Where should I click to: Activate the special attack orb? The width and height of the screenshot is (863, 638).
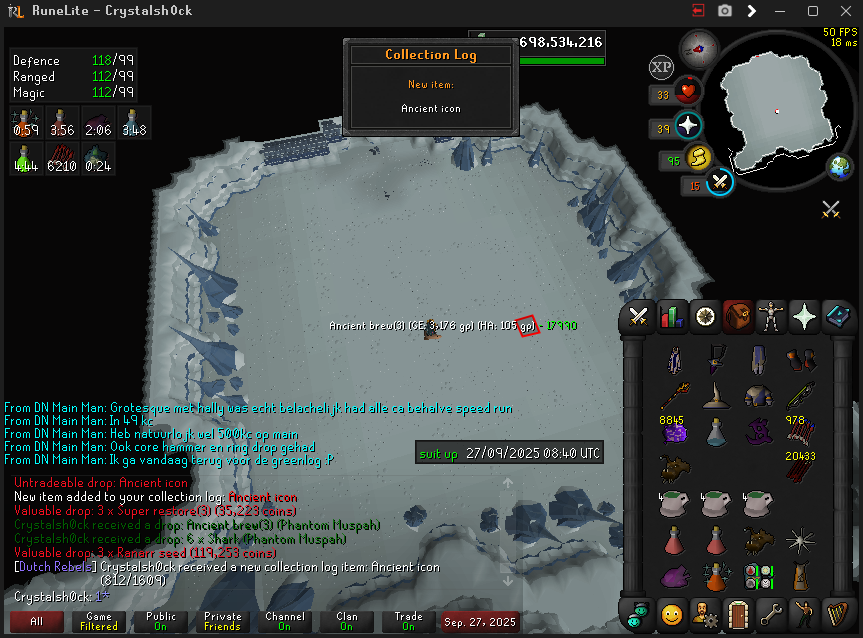tap(720, 182)
